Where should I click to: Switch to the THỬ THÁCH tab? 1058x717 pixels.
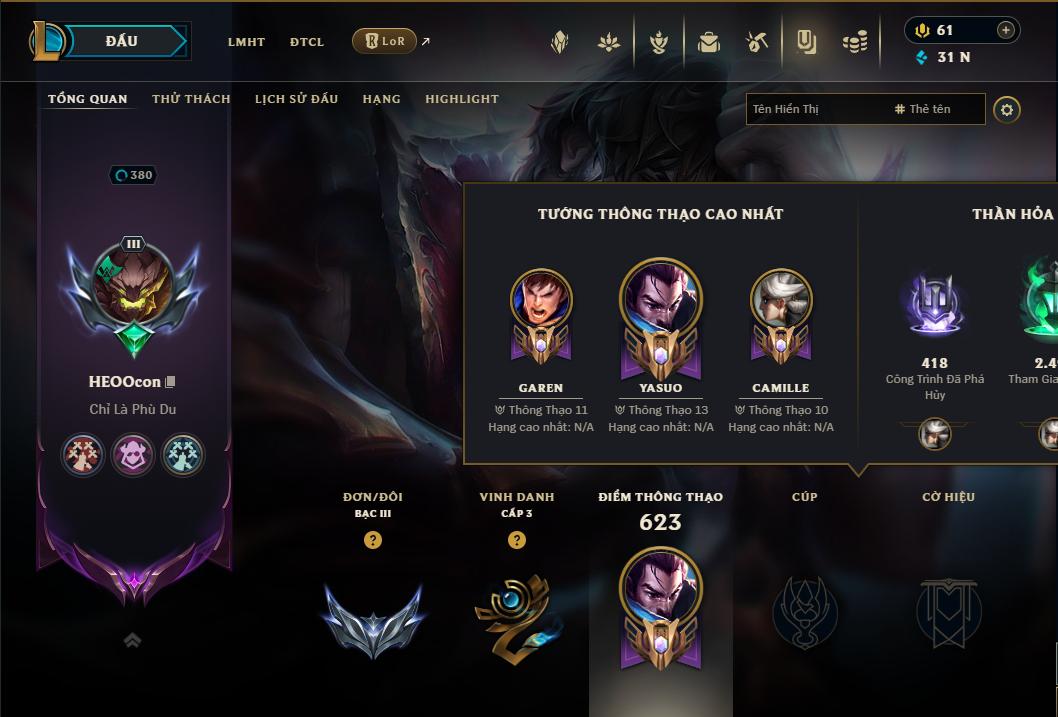coord(191,99)
